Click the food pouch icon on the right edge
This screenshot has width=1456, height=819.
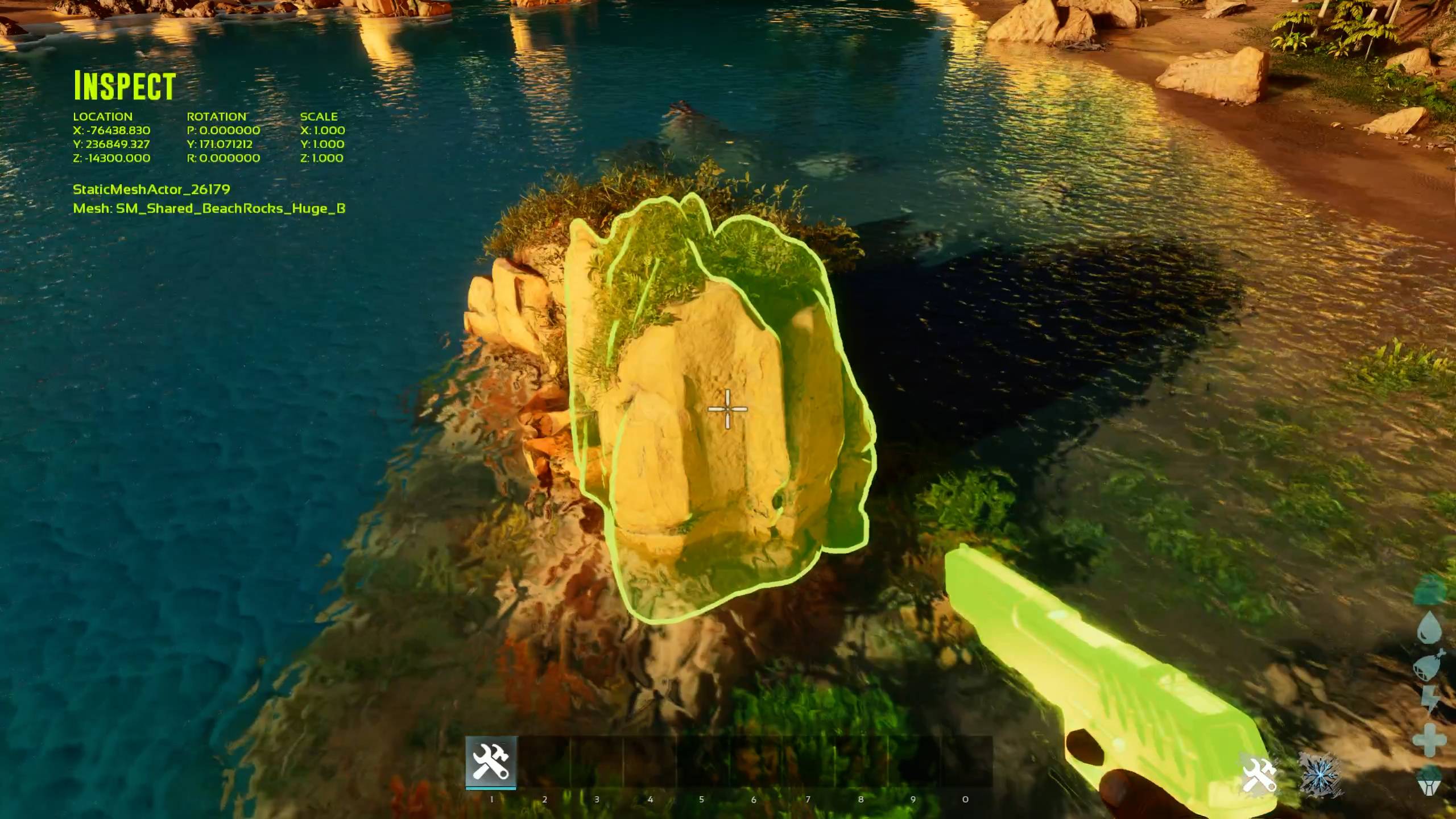[x=1428, y=667]
